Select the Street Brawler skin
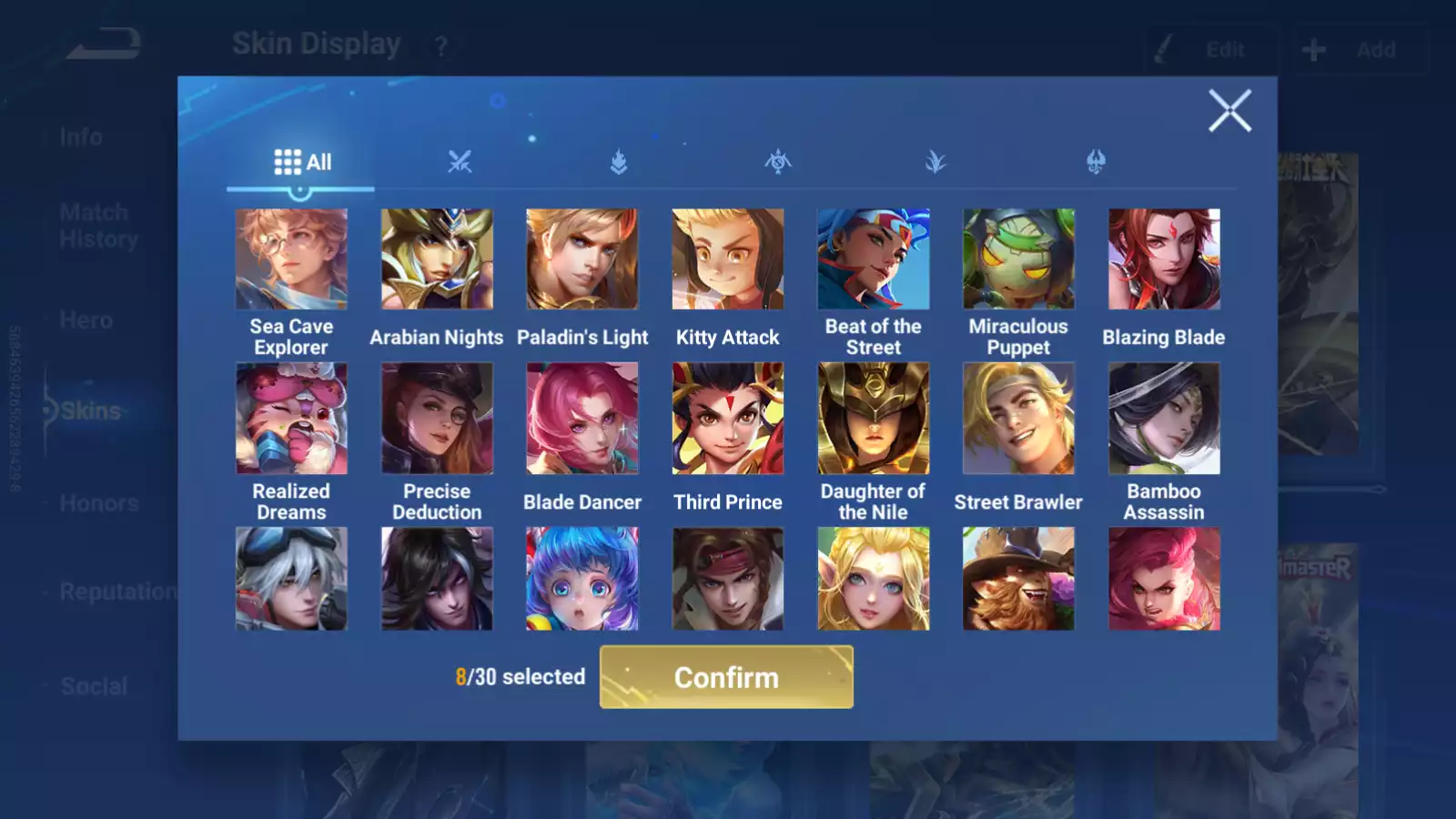Image resolution: width=1456 pixels, height=819 pixels. (1018, 419)
